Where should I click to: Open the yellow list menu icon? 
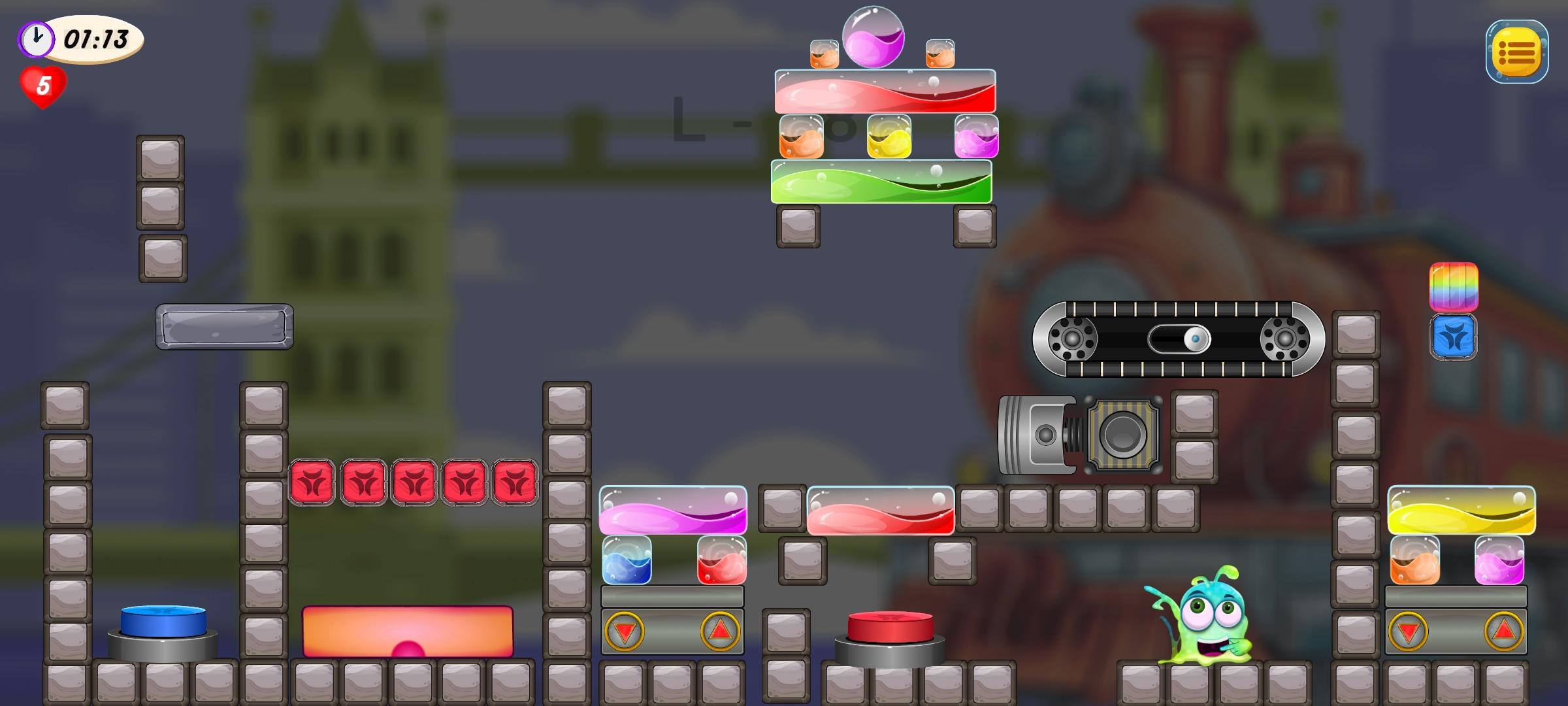coord(1516,52)
